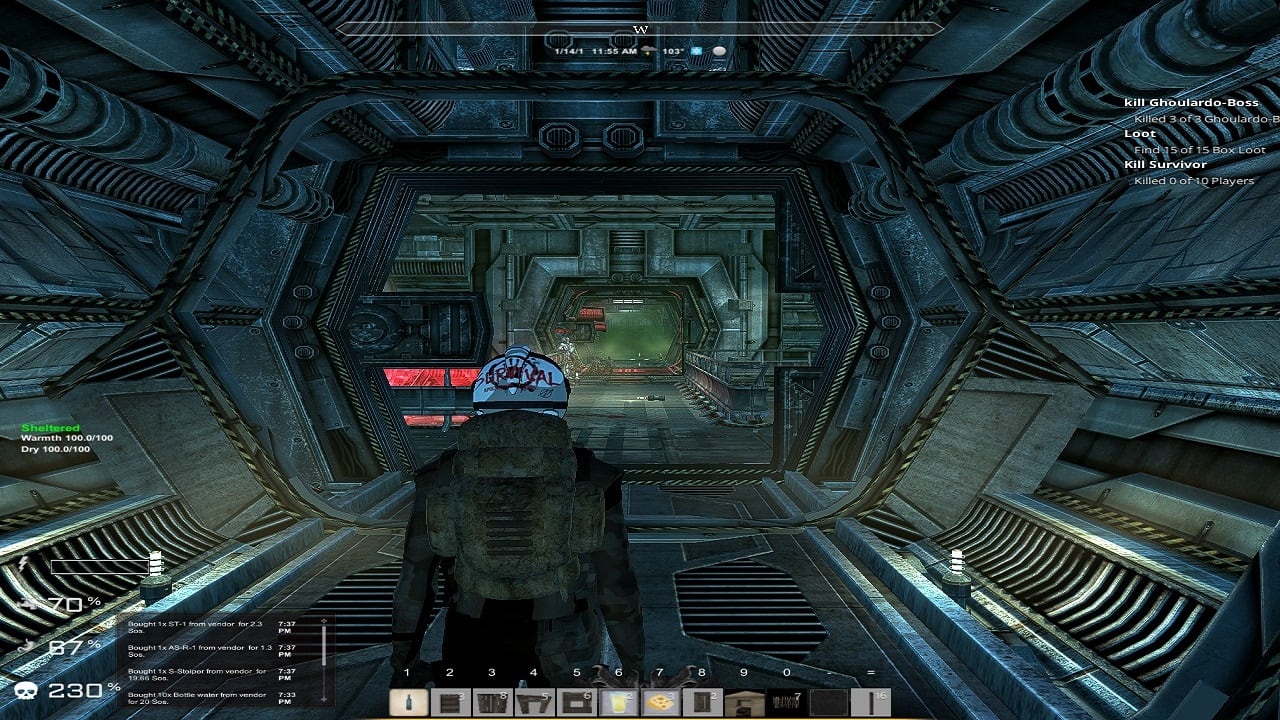1280x720 pixels.
Task: Select the hotbar item with count 7
Action: (784, 703)
